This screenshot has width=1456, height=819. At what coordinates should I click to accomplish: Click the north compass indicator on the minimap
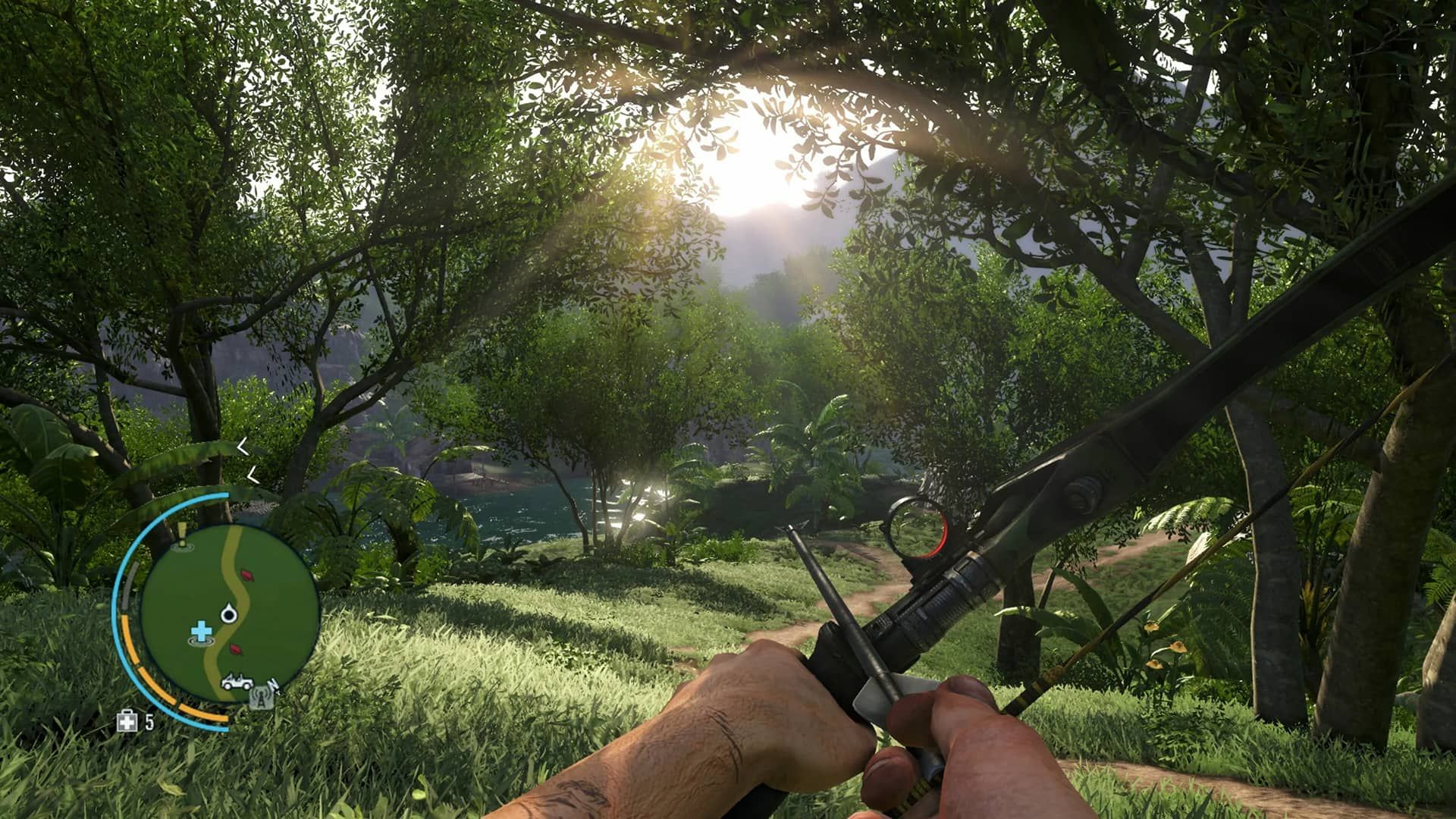coord(273,686)
